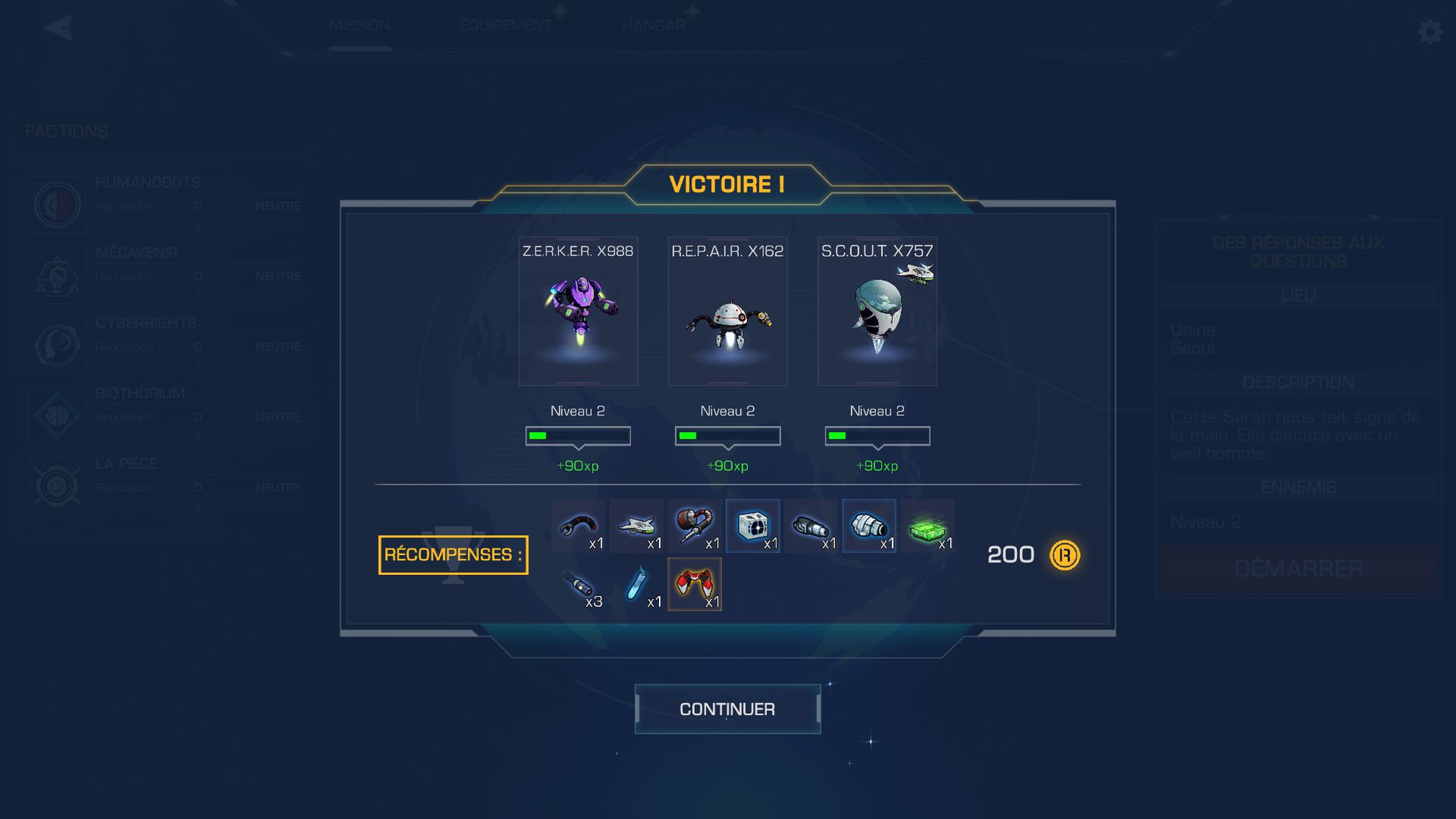Open the settings gear icon
This screenshot has height=819, width=1456.
click(x=1430, y=32)
